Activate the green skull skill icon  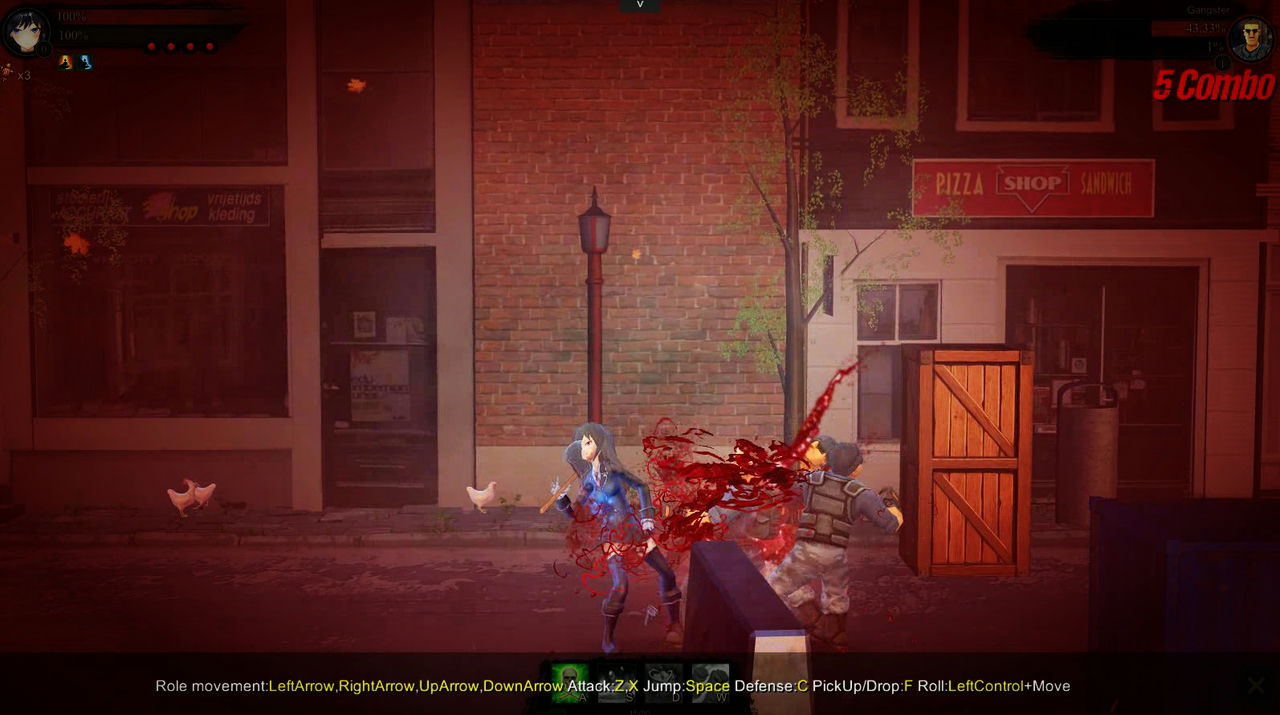coord(570,683)
